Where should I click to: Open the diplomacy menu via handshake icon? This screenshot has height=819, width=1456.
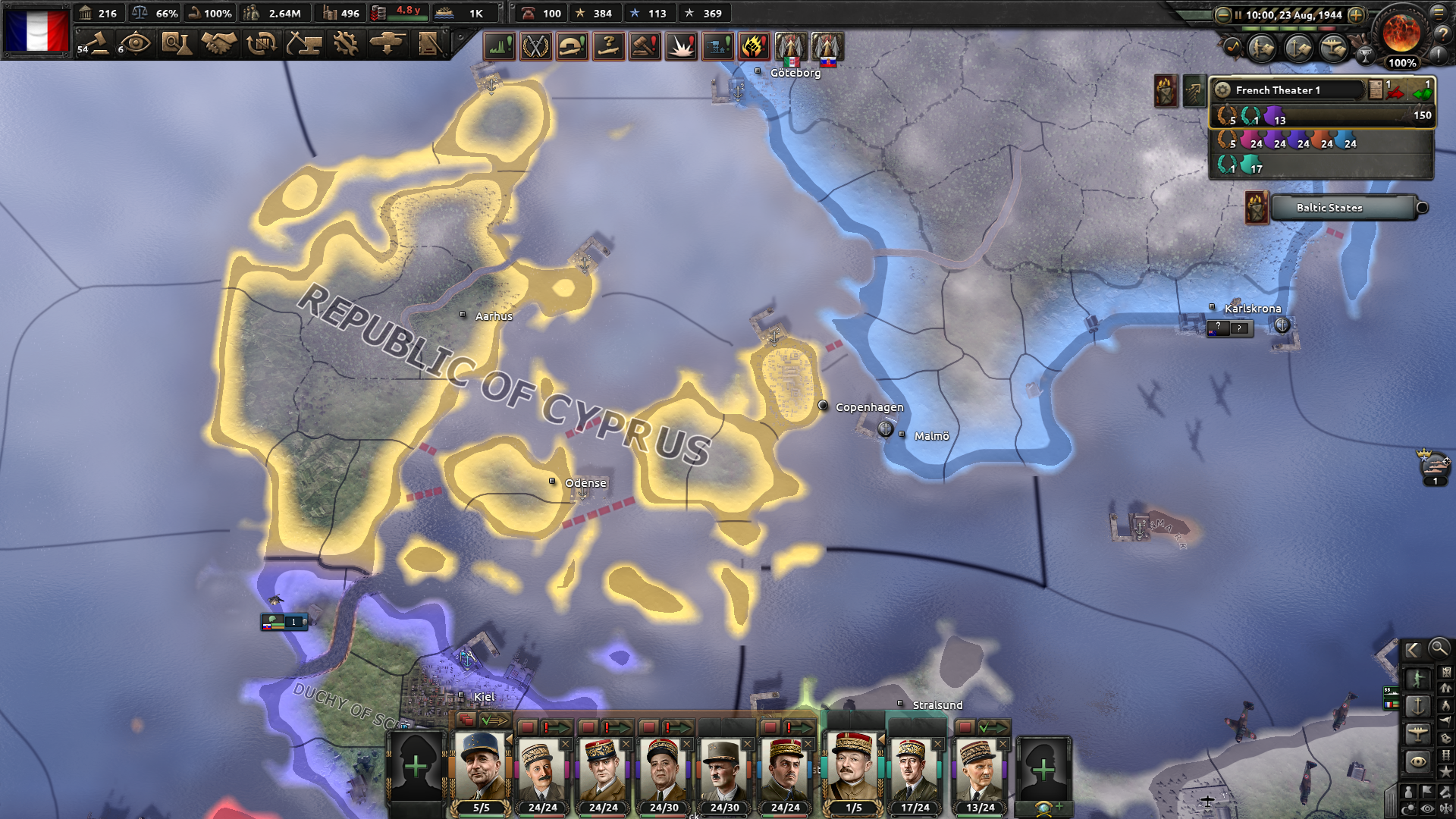pos(218,44)
